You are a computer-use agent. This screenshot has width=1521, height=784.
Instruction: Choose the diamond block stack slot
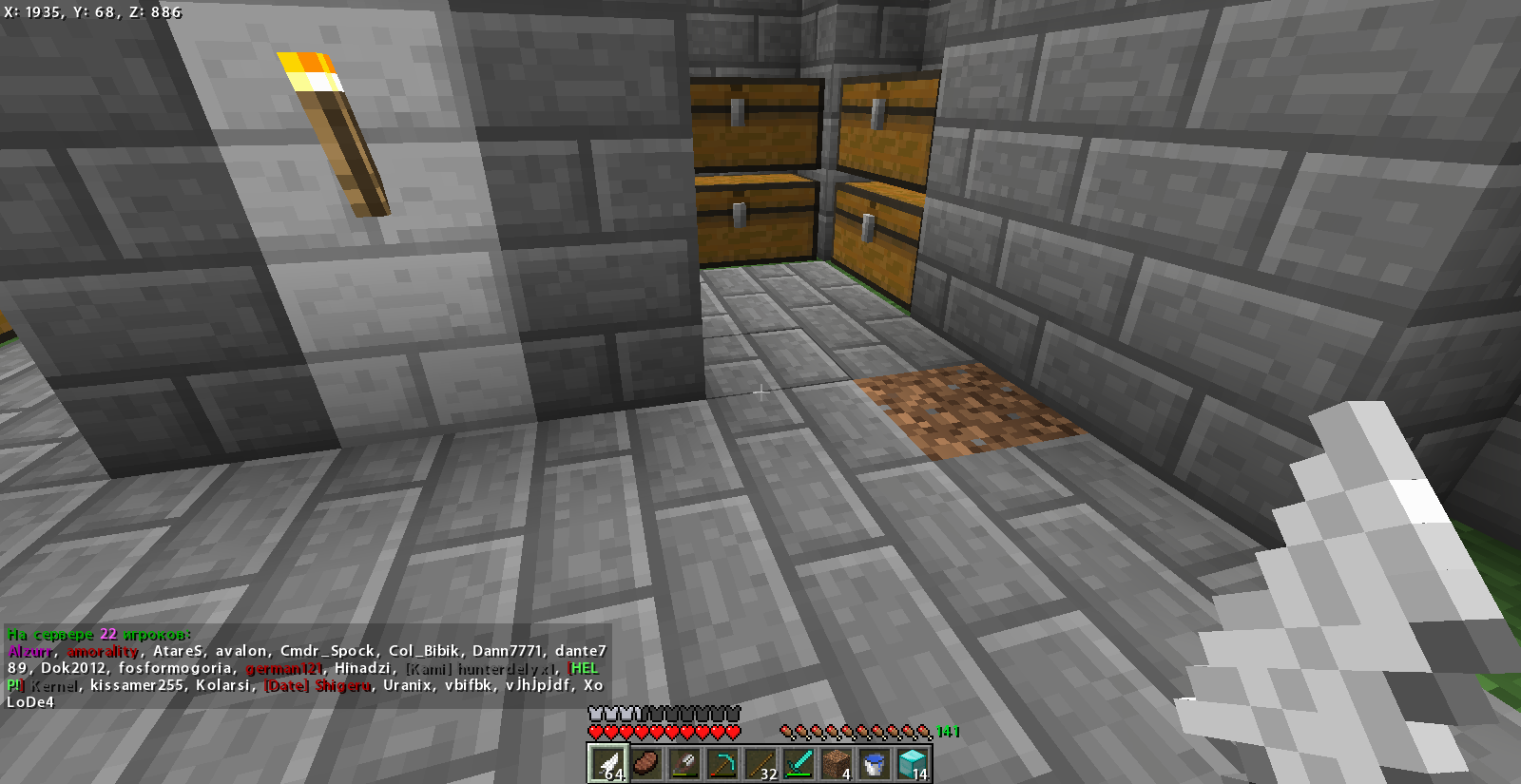pyautogui.click(x=912, y=763)
